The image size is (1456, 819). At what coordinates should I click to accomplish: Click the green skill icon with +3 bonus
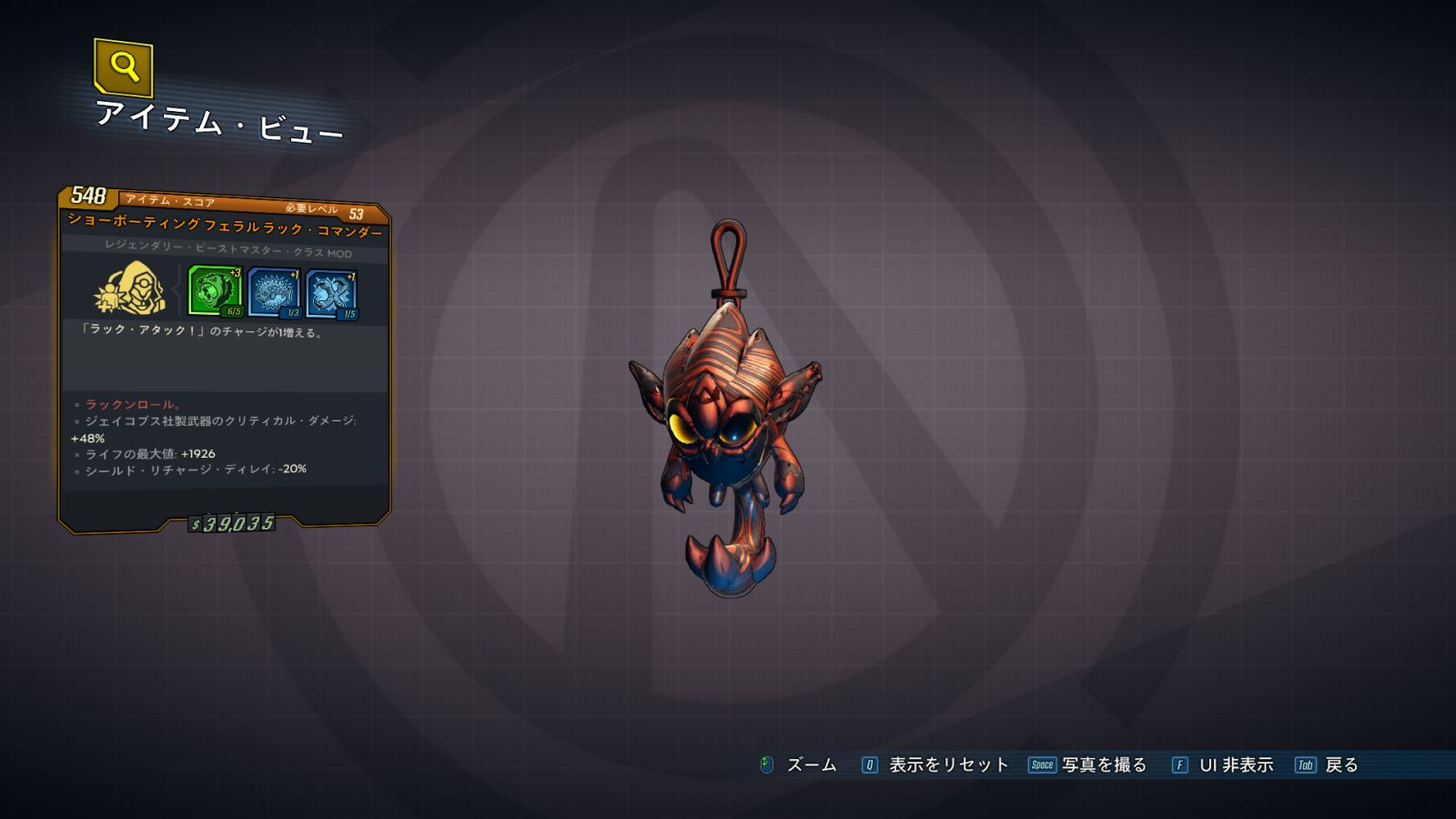(x=215, y=291)
